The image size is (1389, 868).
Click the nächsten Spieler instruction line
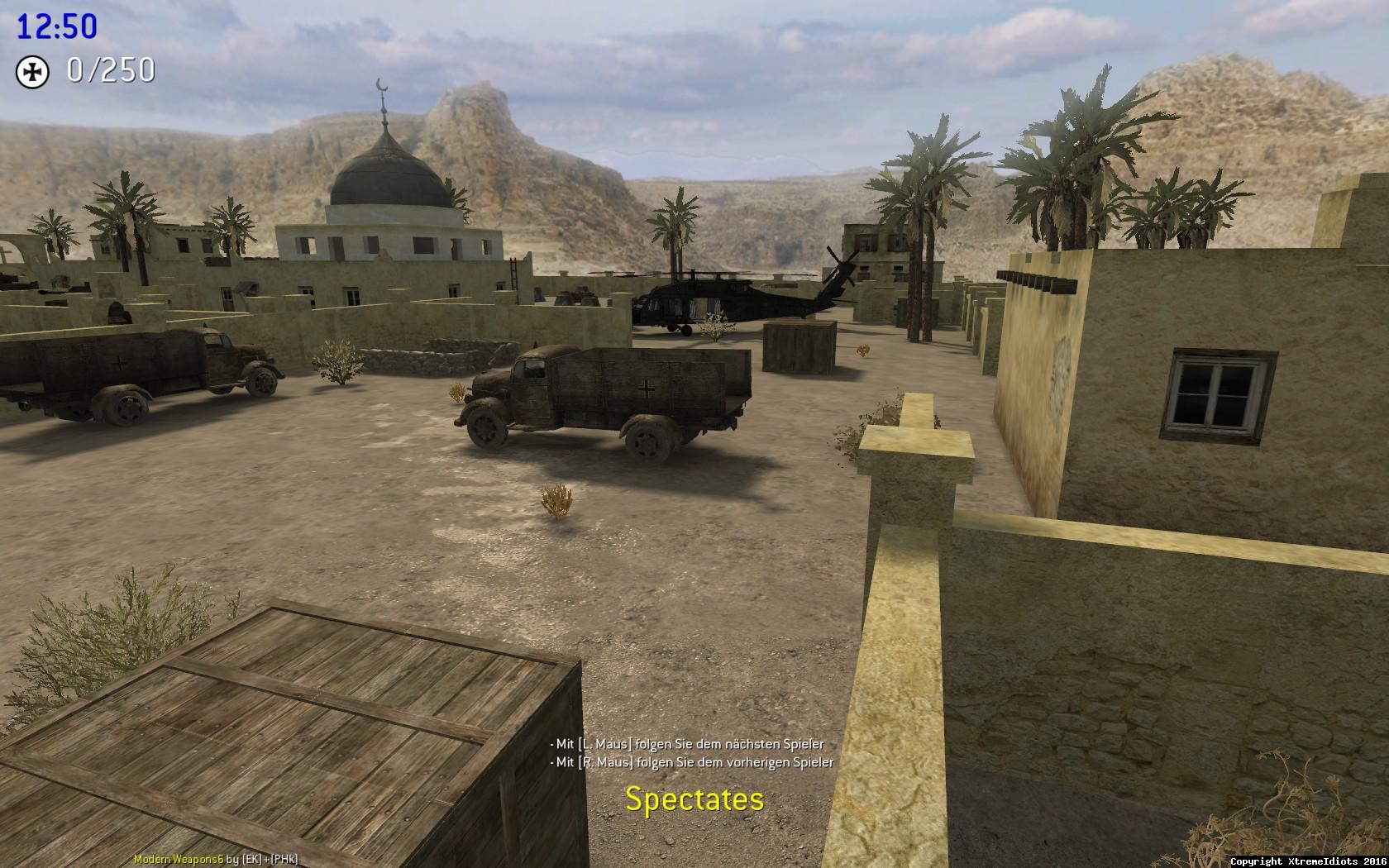coord(686,743)
